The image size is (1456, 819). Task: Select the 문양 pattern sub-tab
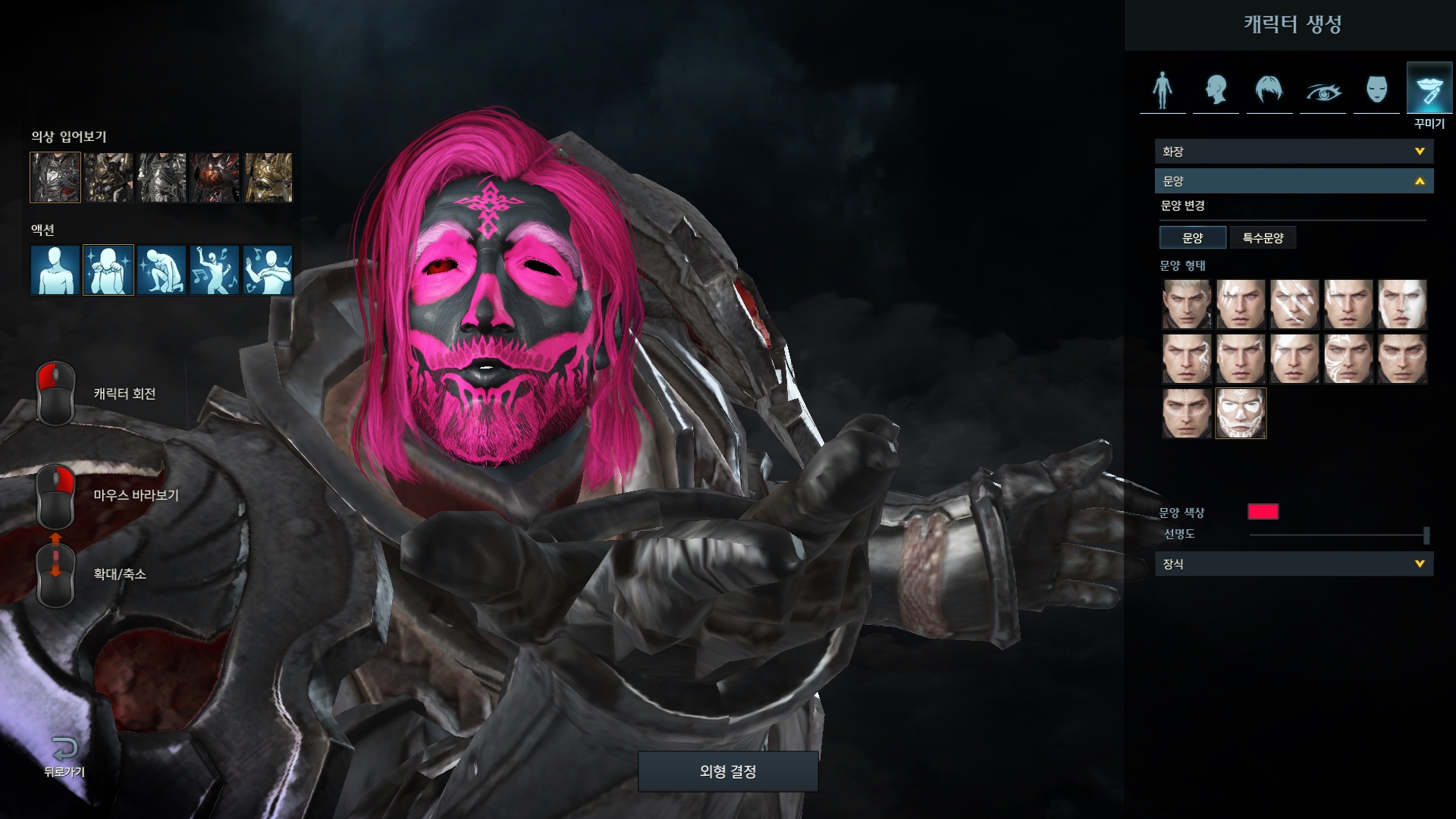(1192, 238)
